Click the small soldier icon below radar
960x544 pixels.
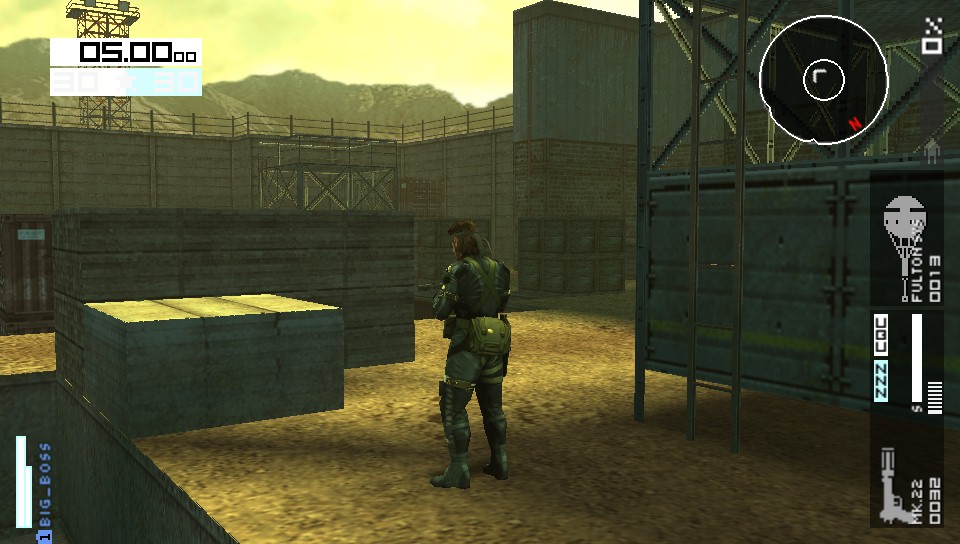(932, 151)
